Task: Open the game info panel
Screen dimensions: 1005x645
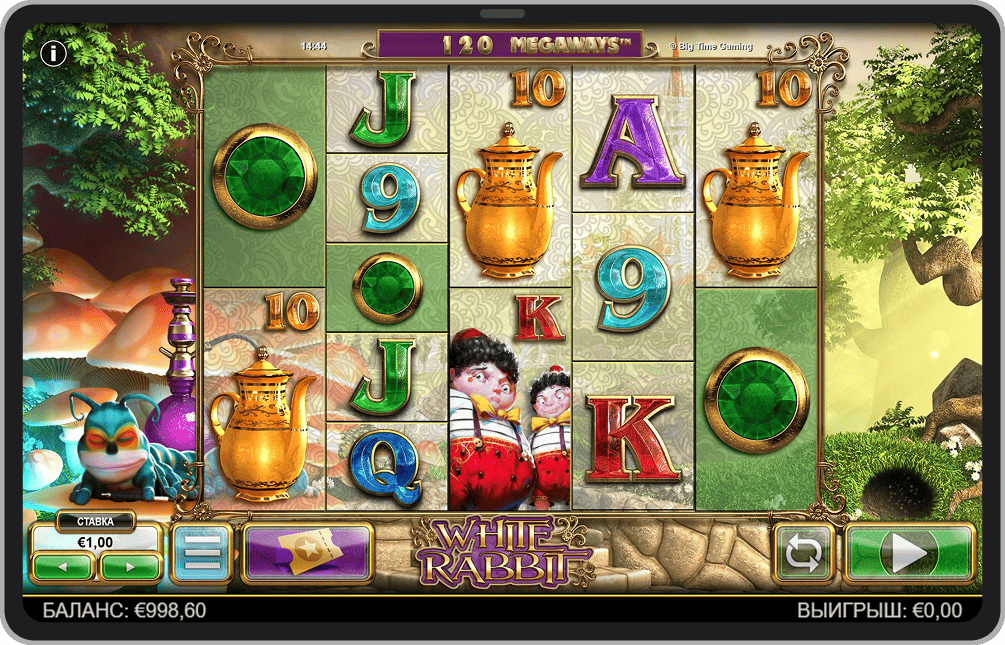Action: click(x=52, y=53)
